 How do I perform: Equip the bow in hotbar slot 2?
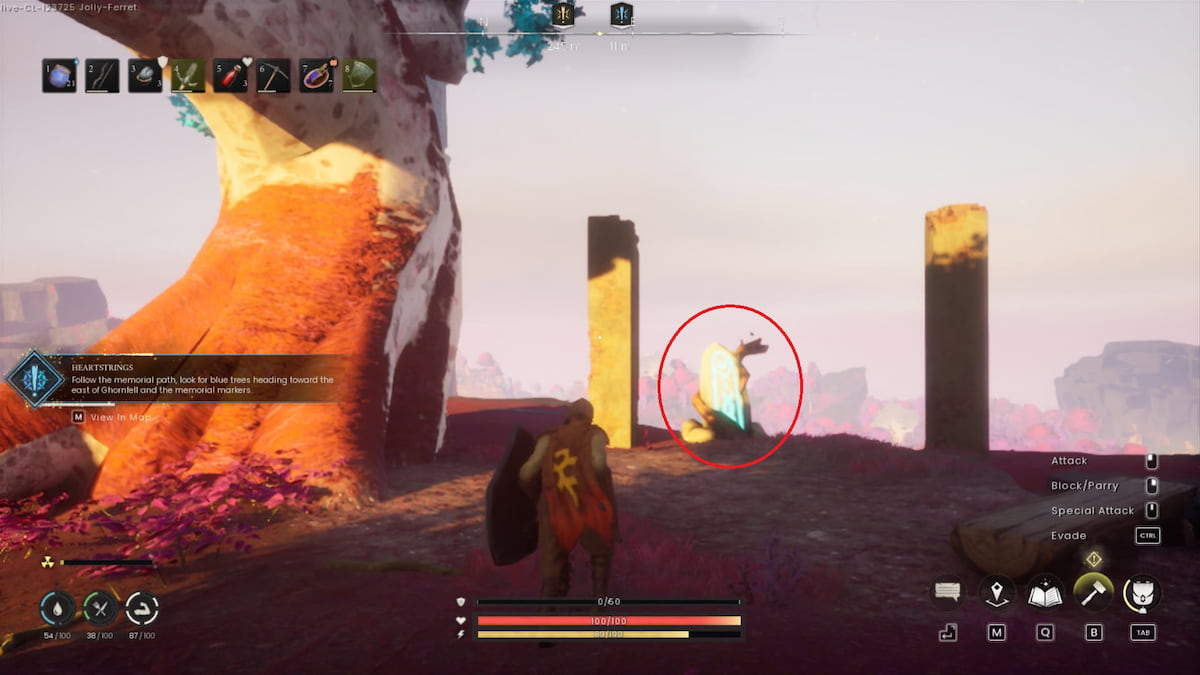click(102, 76)
